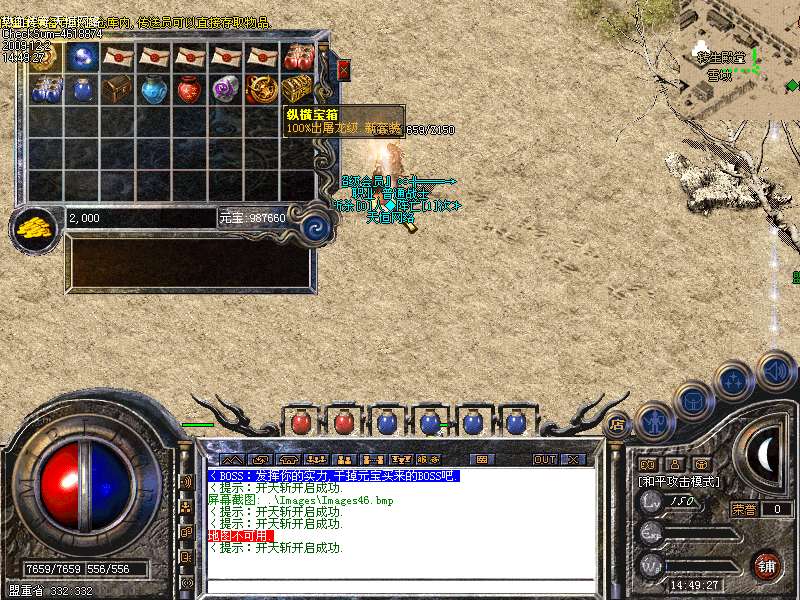Pick the brown wooden chest item
This screenshot has height=600, width=800.
pos(117,89)
